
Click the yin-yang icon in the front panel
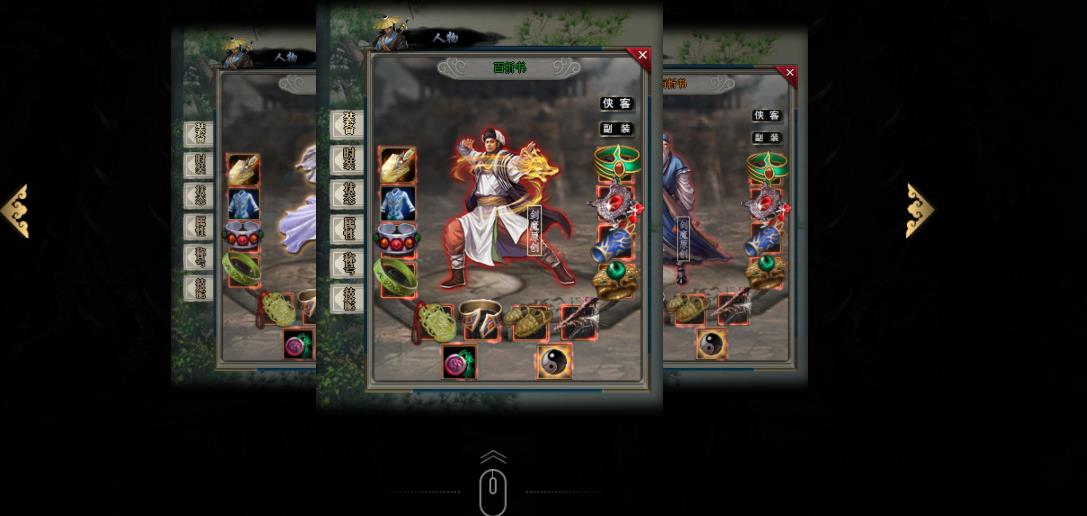[x=553, y=361]
